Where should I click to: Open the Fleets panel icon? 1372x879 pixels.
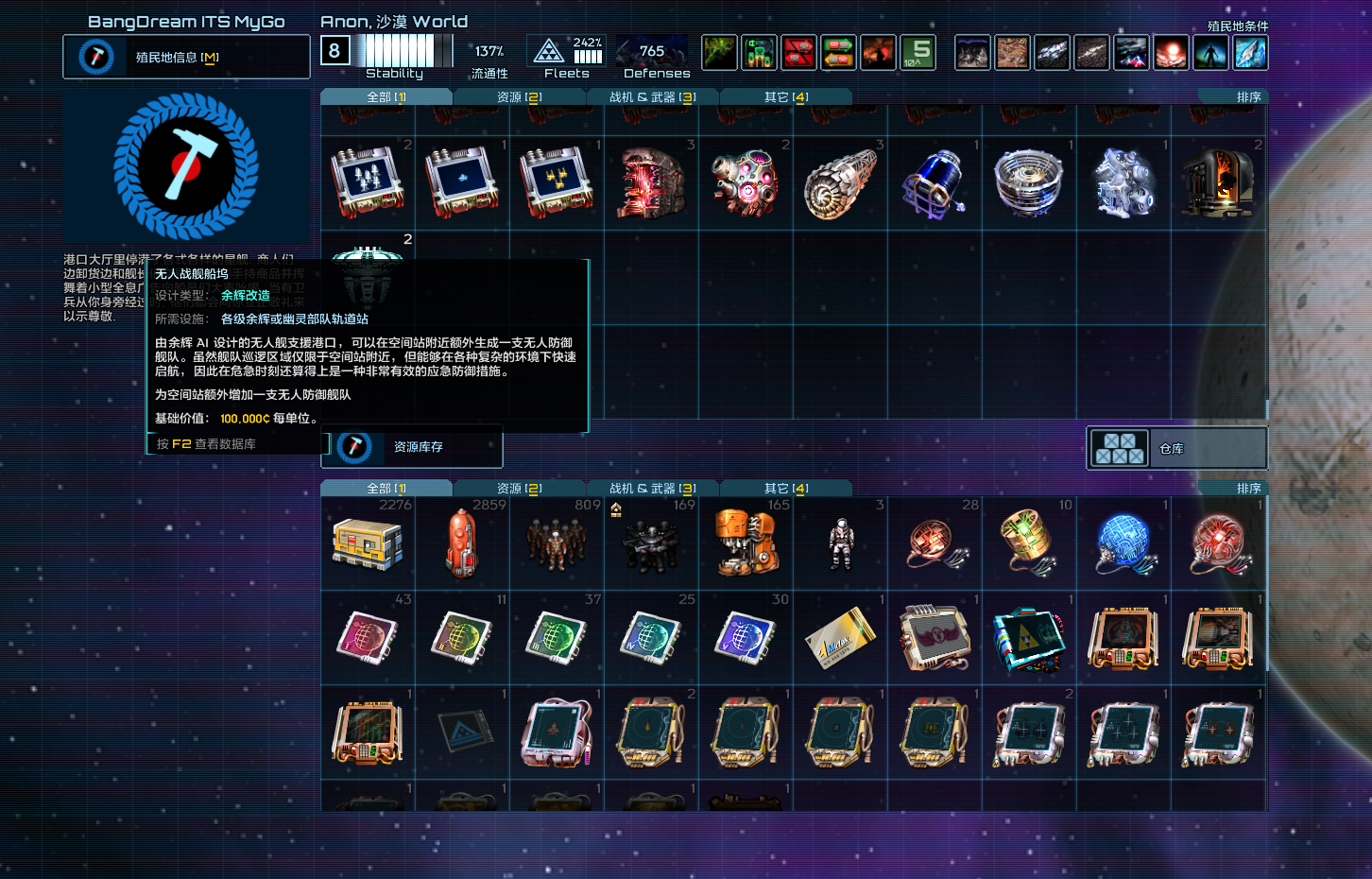pos(549,52)
